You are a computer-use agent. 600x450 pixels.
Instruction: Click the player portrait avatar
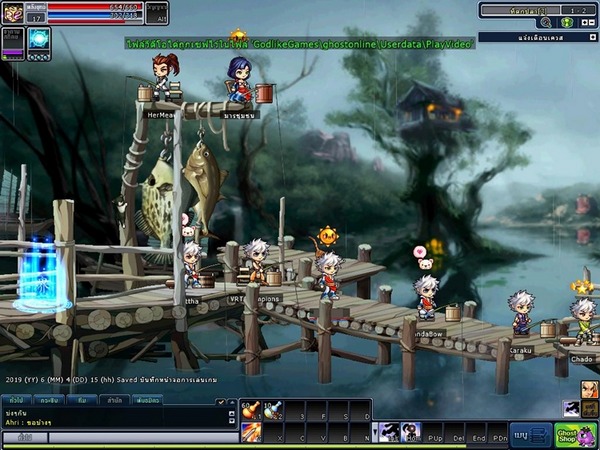(x=13, y=11)
